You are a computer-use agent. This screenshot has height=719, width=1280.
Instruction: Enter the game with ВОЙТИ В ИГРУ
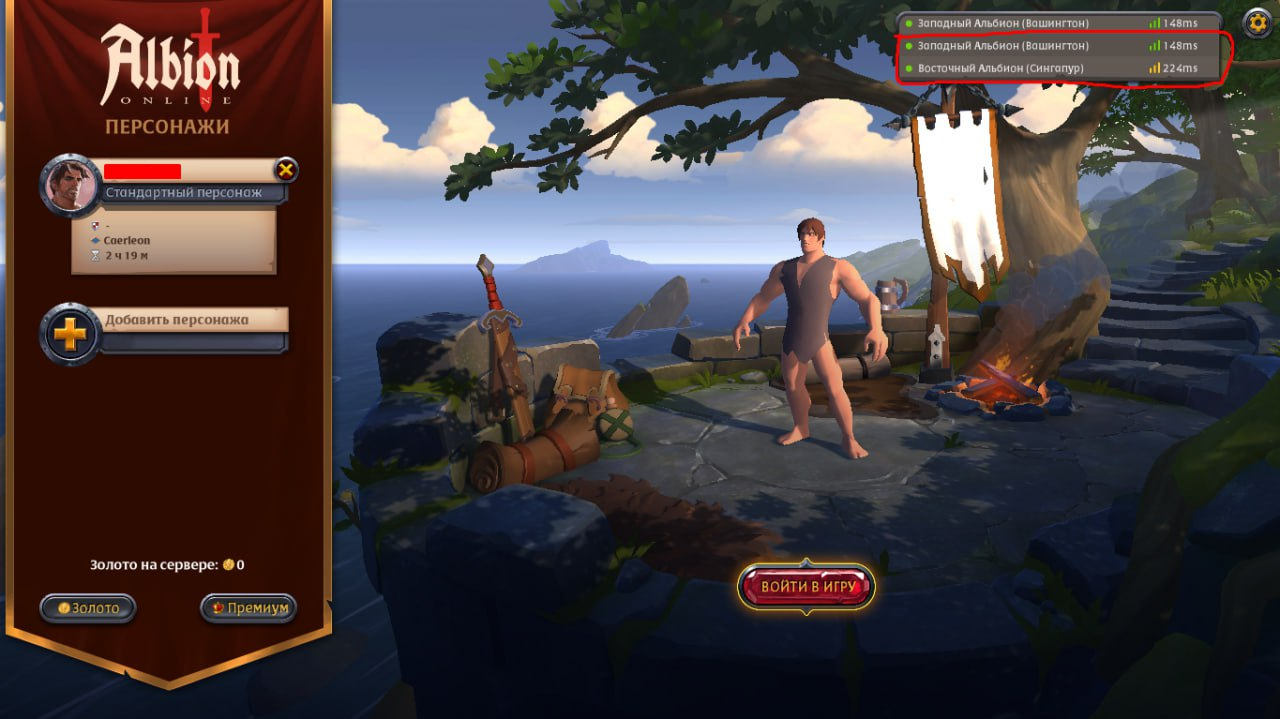(806, 587)
